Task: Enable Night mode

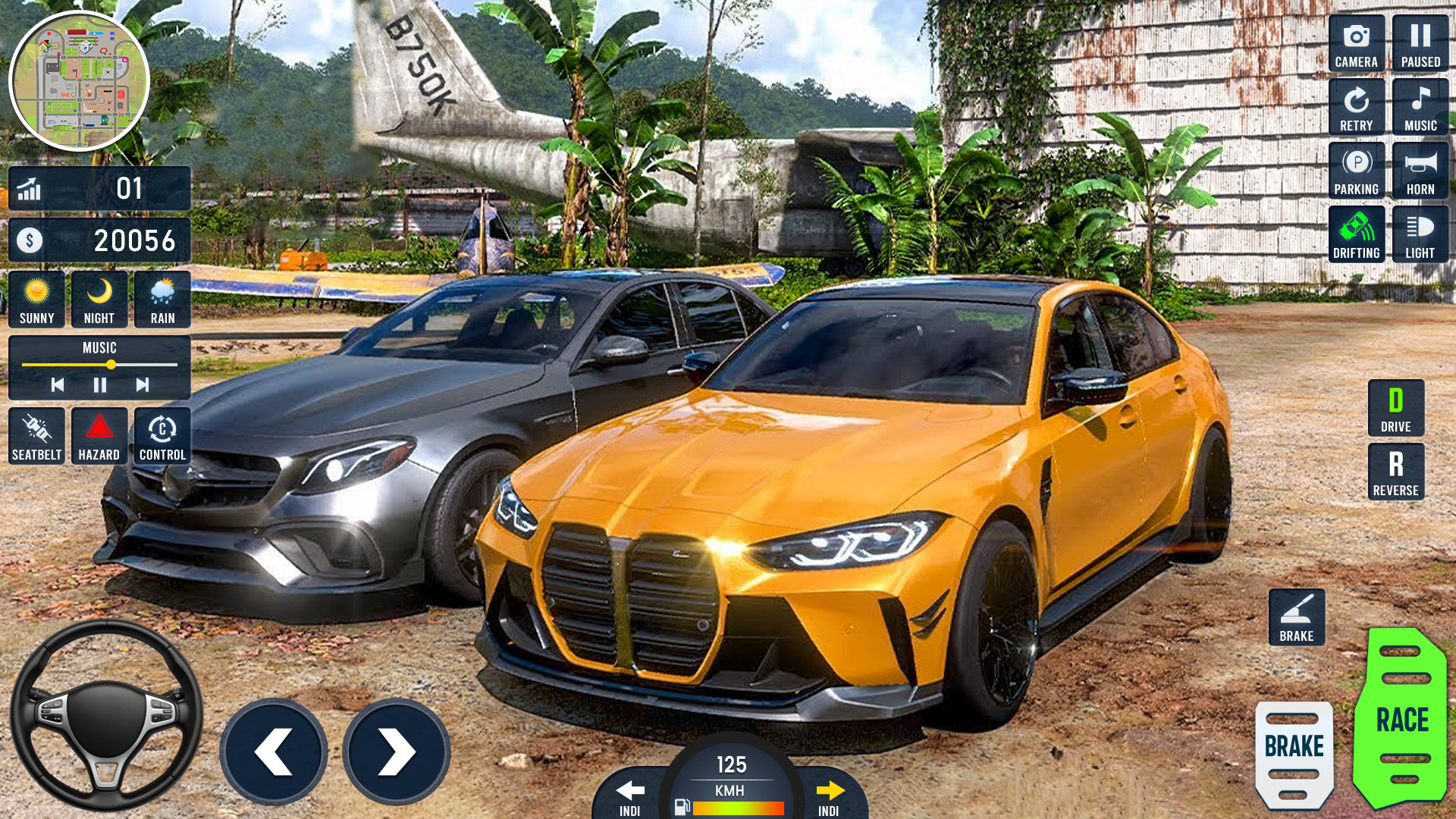Action: pos(99,299)
